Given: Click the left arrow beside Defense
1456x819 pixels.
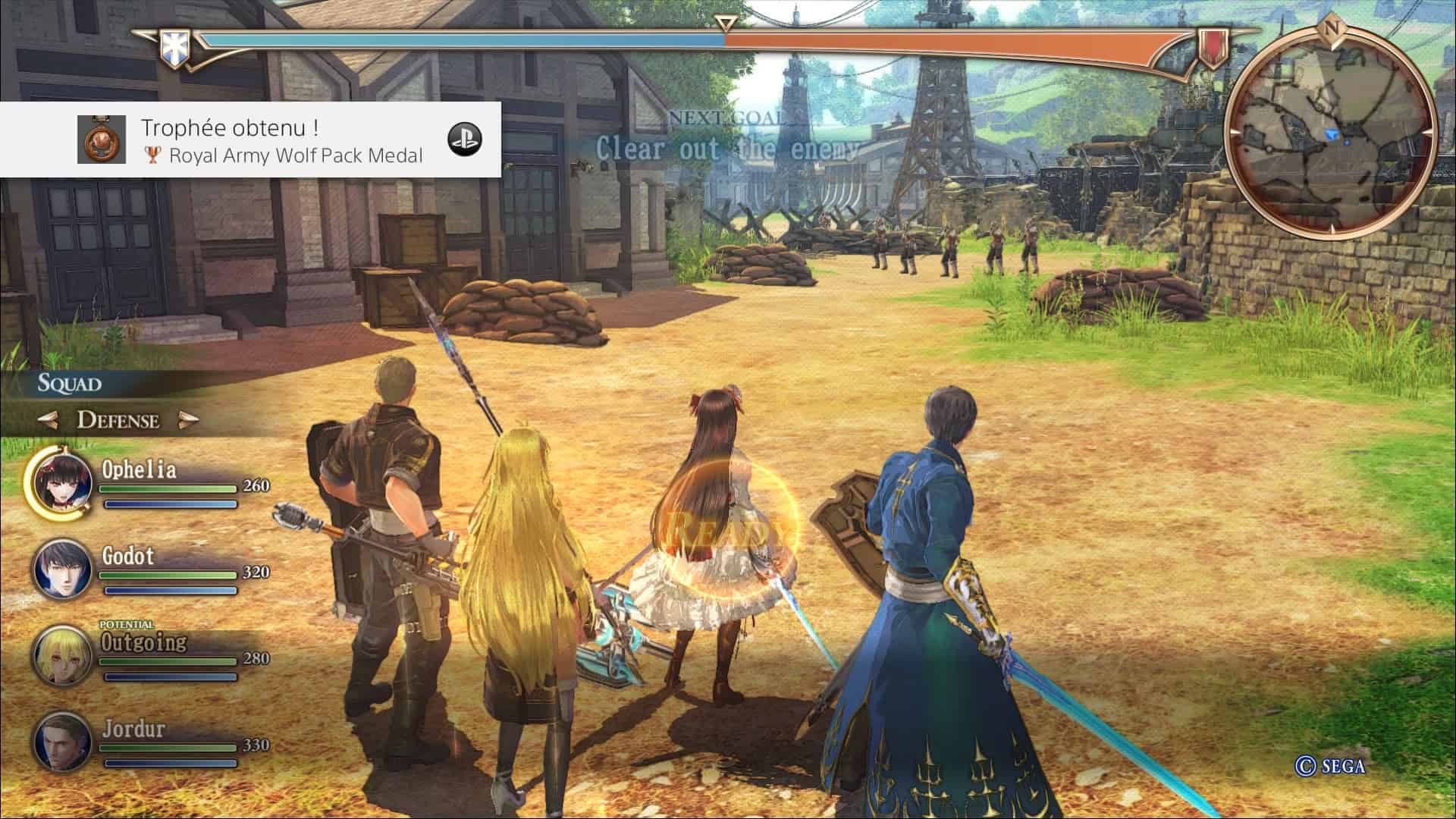Looking at the screenshot, I should pyautogui.click(x=50, y=420).
